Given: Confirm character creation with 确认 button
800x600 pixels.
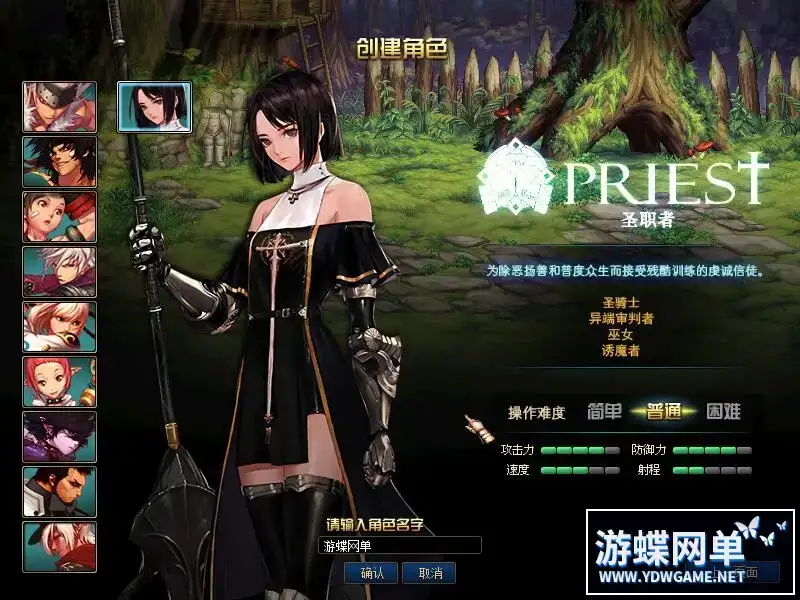Looking at the screenshot, I should (x=372, y=573).
